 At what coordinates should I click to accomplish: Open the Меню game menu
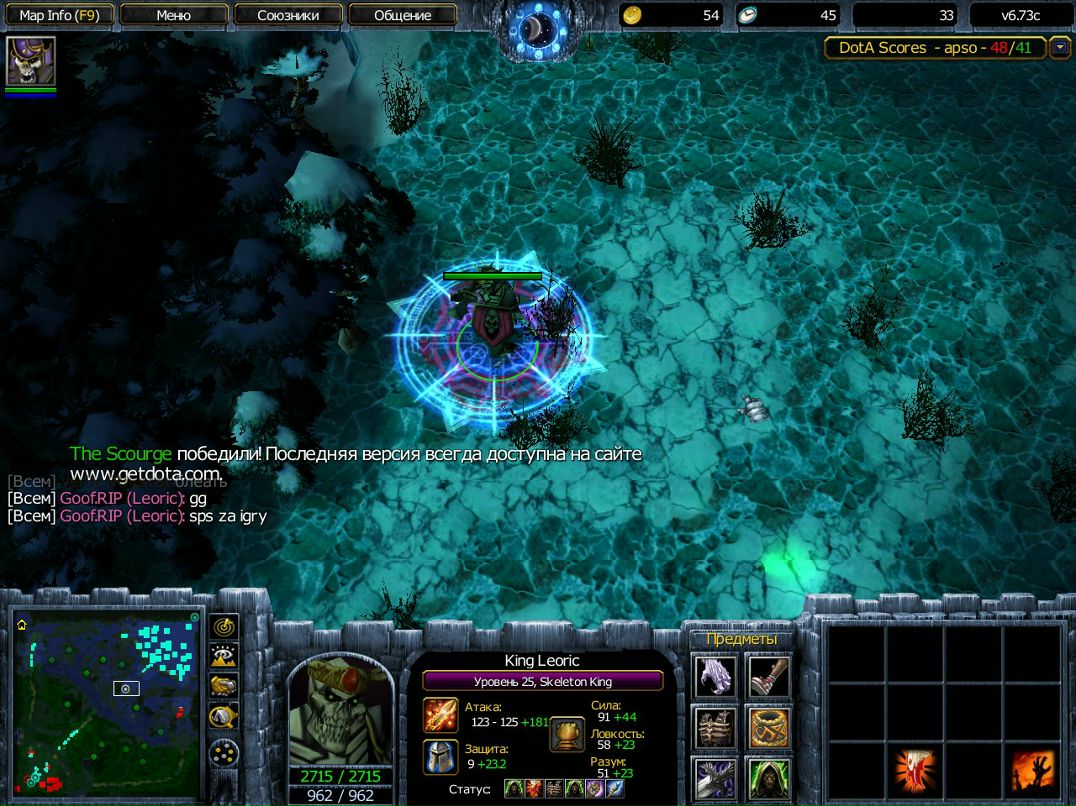point(174,15)
